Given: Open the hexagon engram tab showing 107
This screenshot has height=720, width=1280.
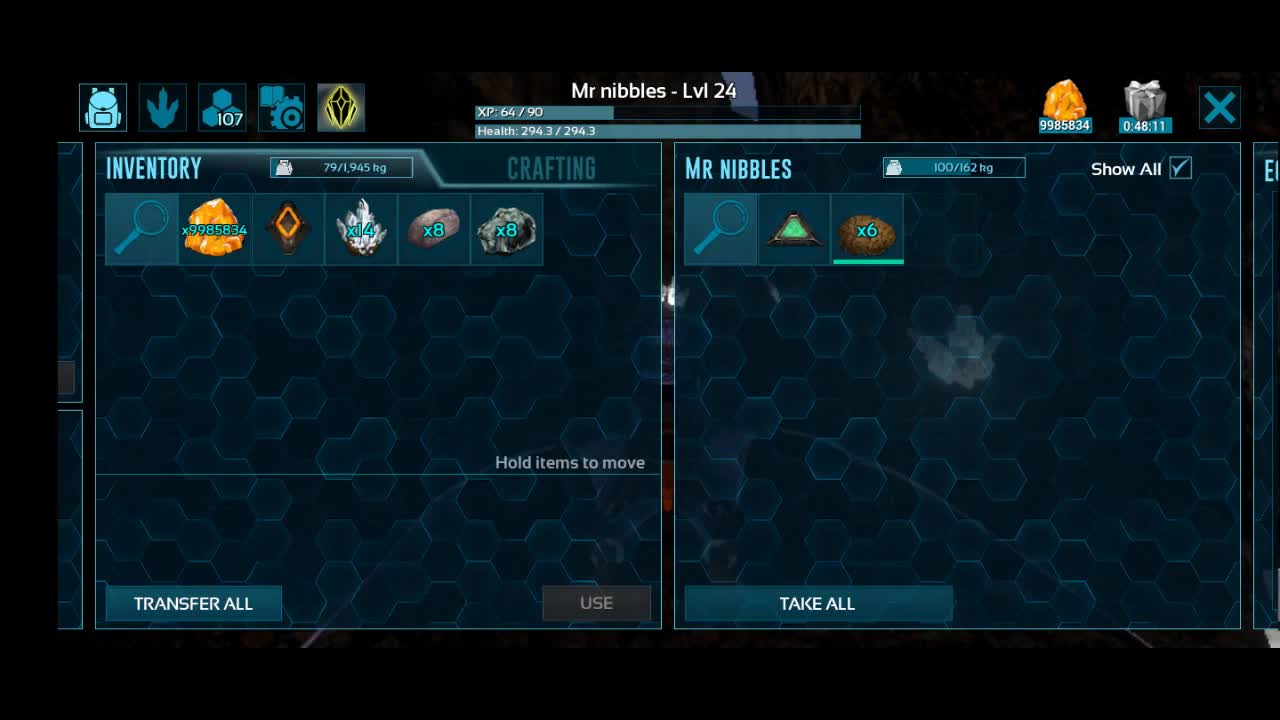Looking at the screenshot, I should tap(222, 107).
